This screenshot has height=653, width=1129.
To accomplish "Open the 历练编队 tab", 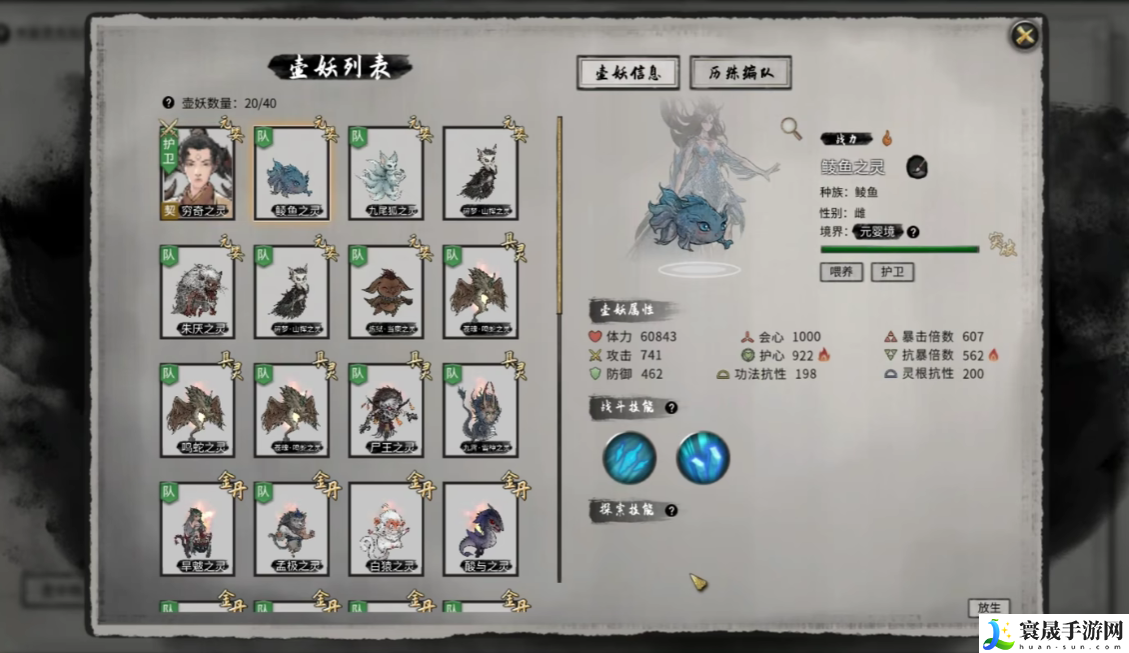I will click(x=740, y=73).
